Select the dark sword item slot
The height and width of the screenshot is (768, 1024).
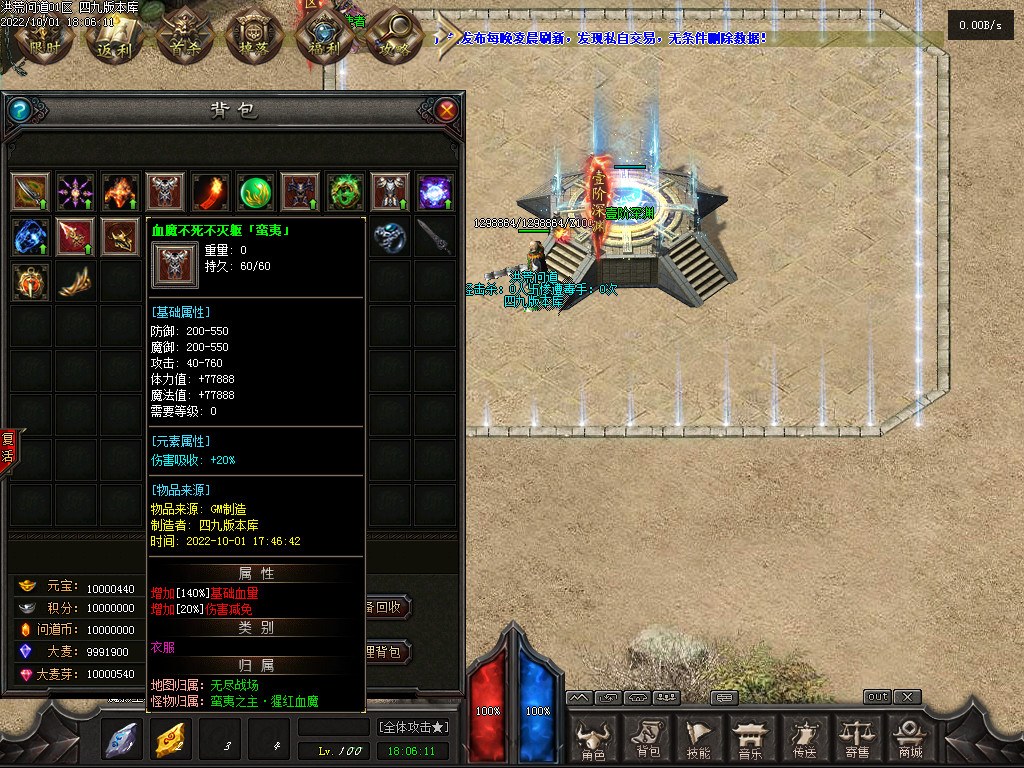pyautogui.click(x=435, y=236)
